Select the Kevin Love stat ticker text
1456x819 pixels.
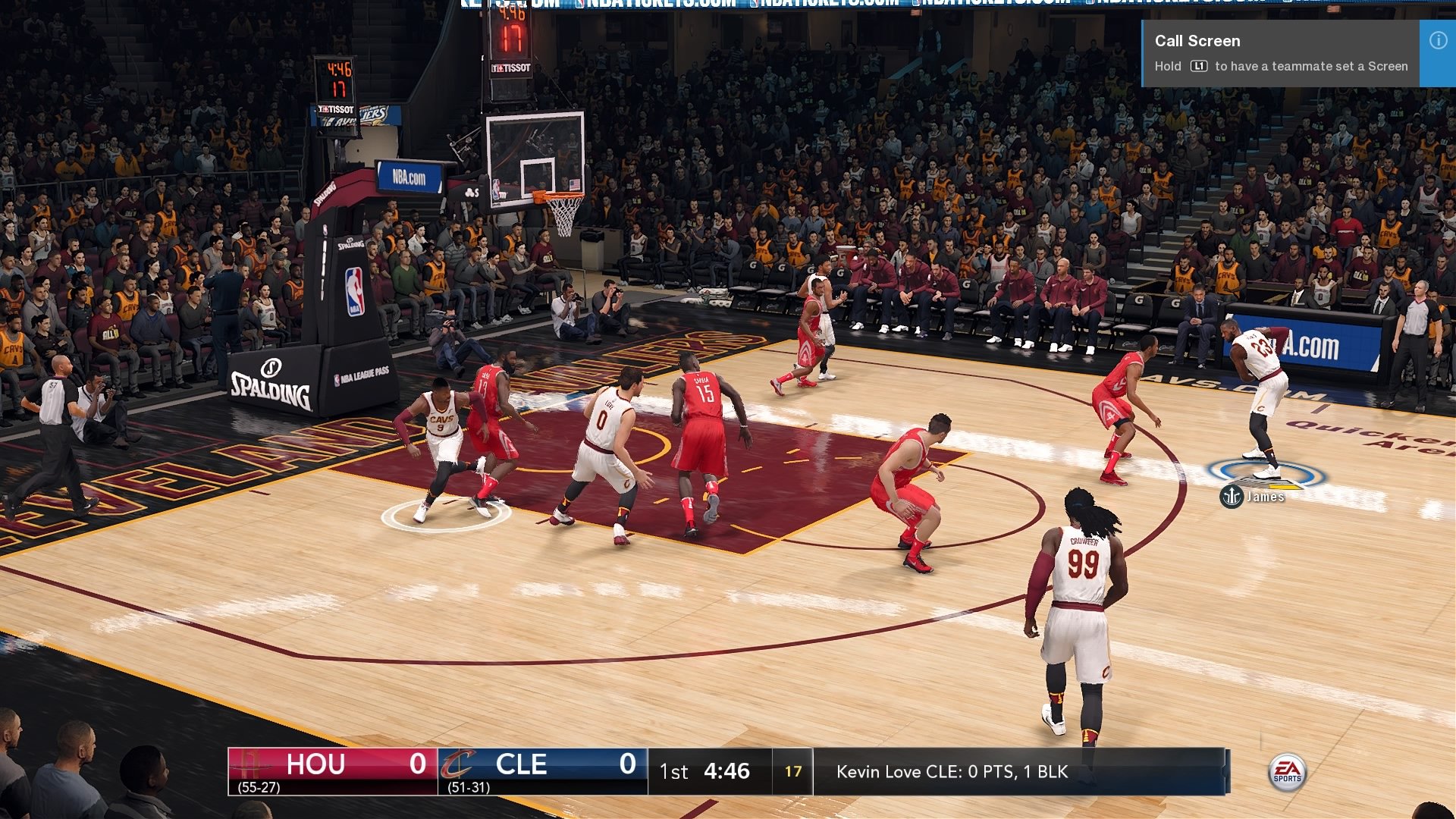coord(950,772)
